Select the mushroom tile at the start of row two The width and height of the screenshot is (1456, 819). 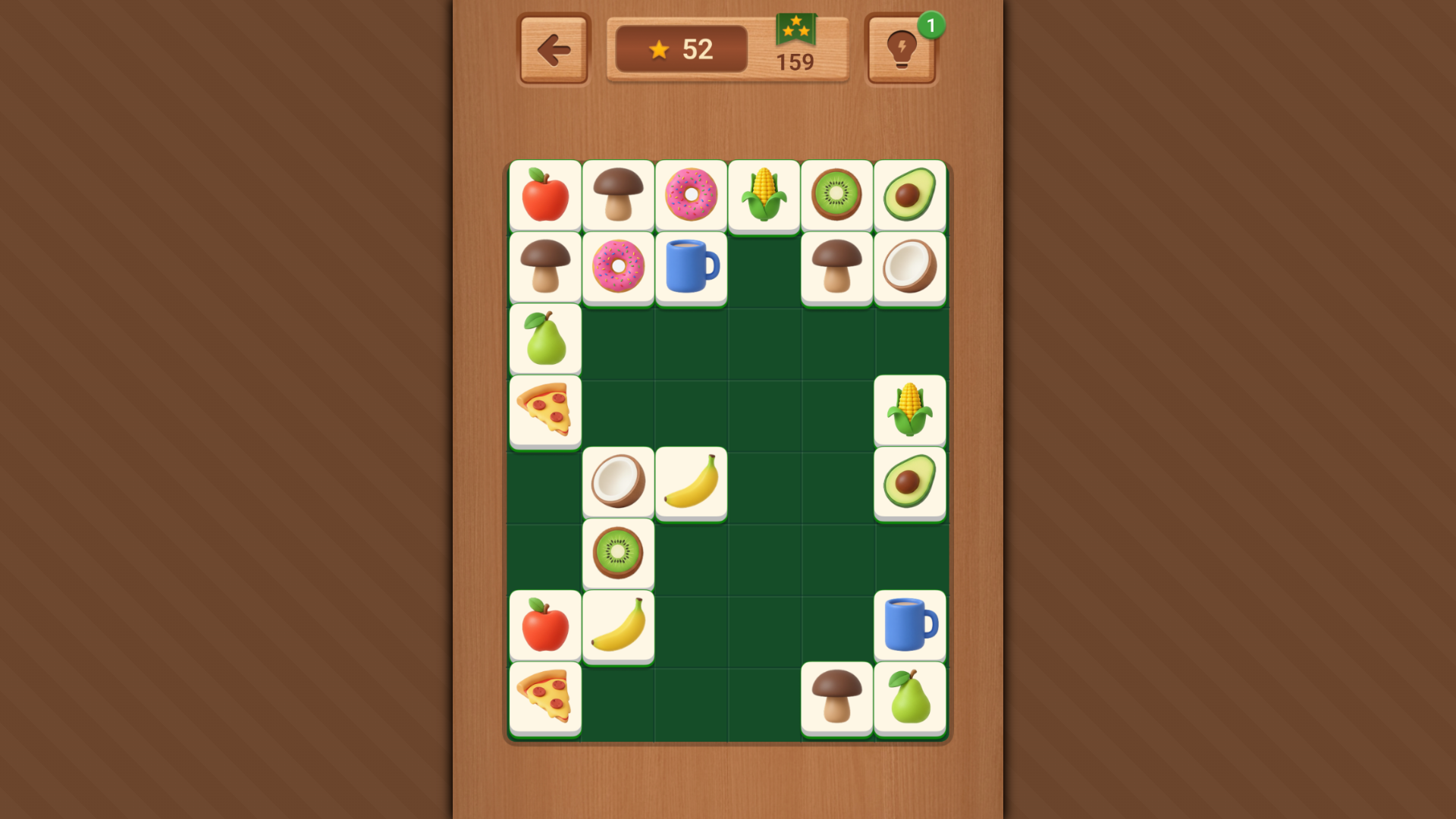point(545,267)
